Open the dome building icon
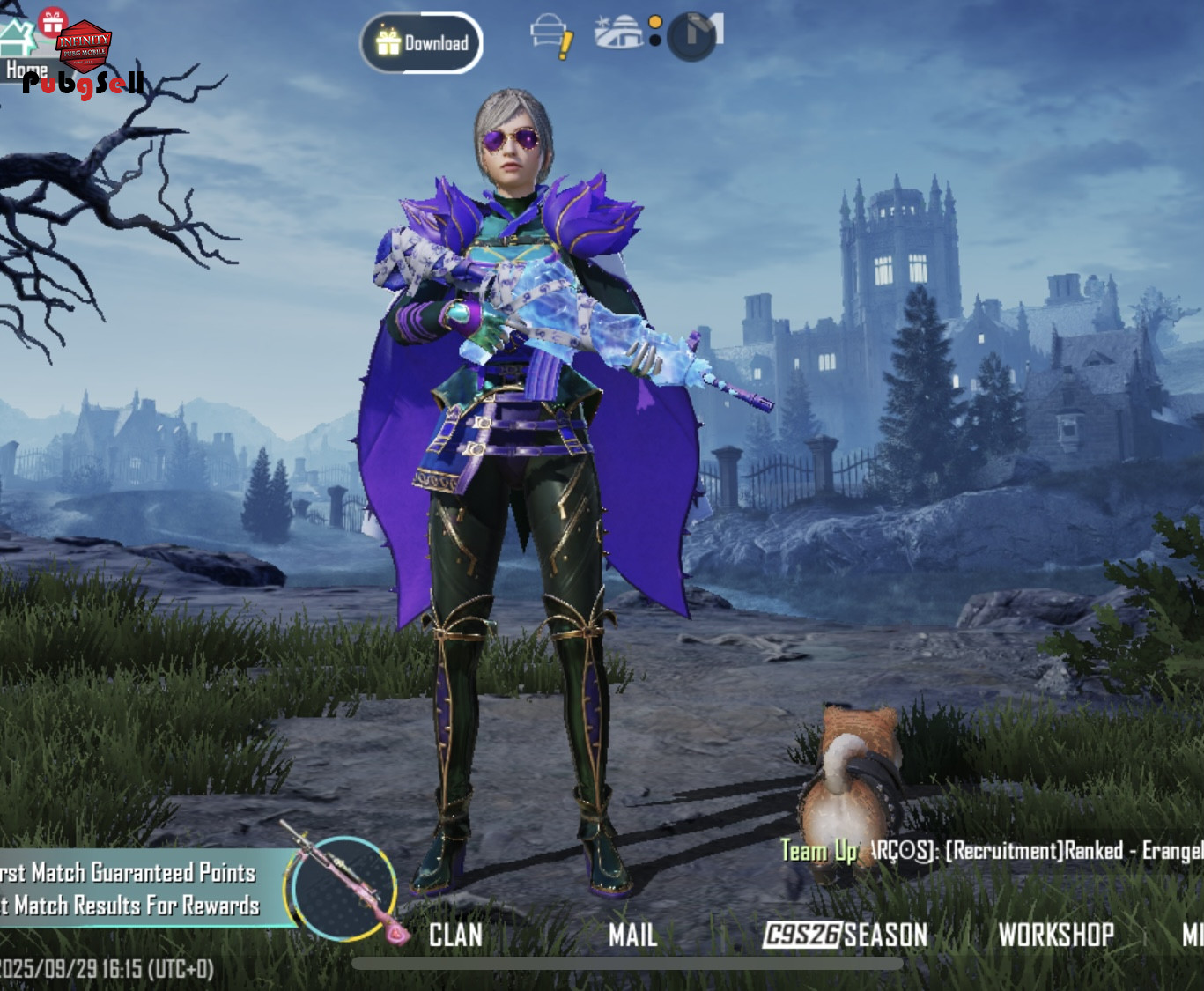Viewport: 1204px width, 991px height. coord(618,33)
